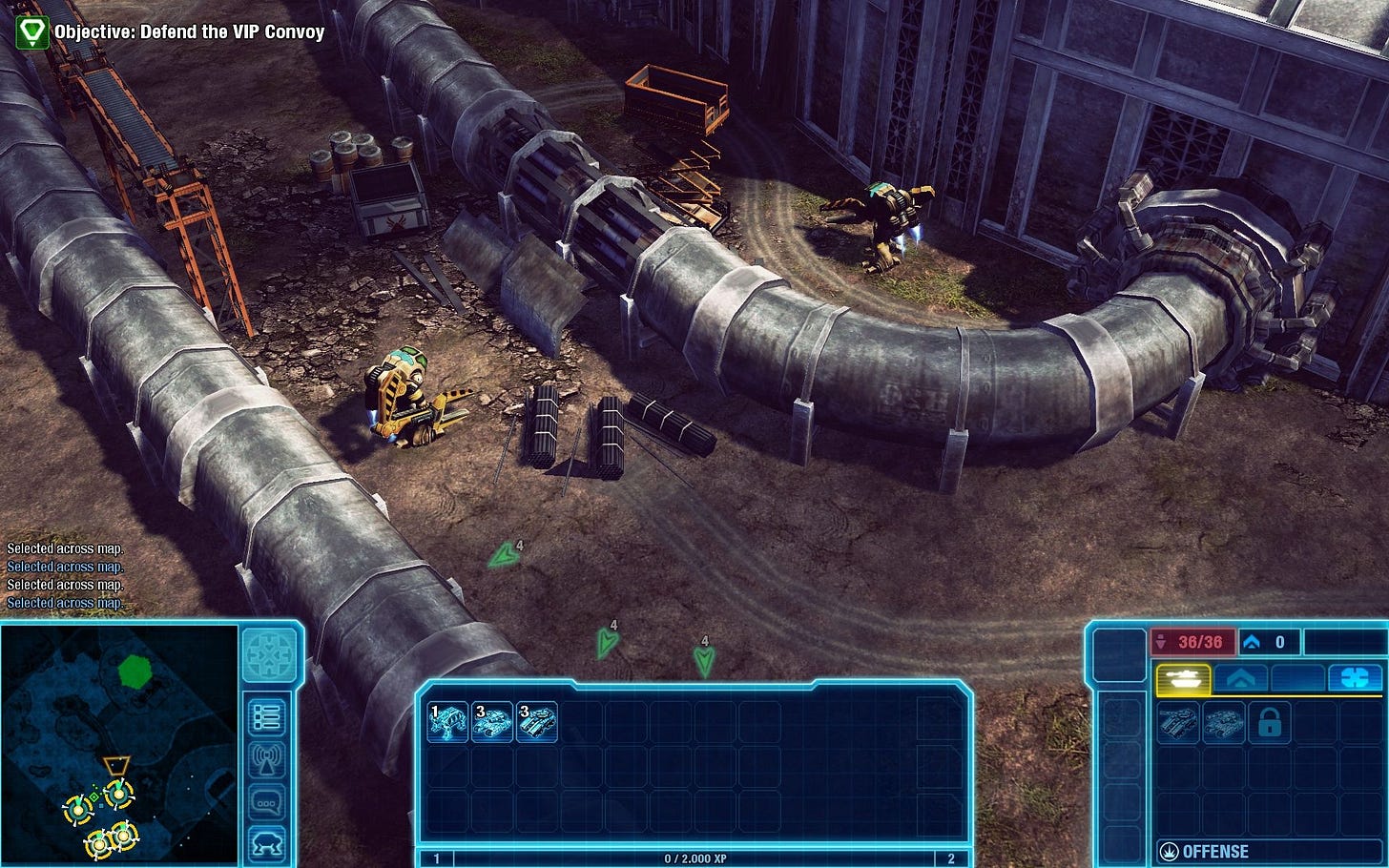This screenshot has width=1389, height=868.
Task: Click the Crawler walker button beside minimap
Action: 267,844
